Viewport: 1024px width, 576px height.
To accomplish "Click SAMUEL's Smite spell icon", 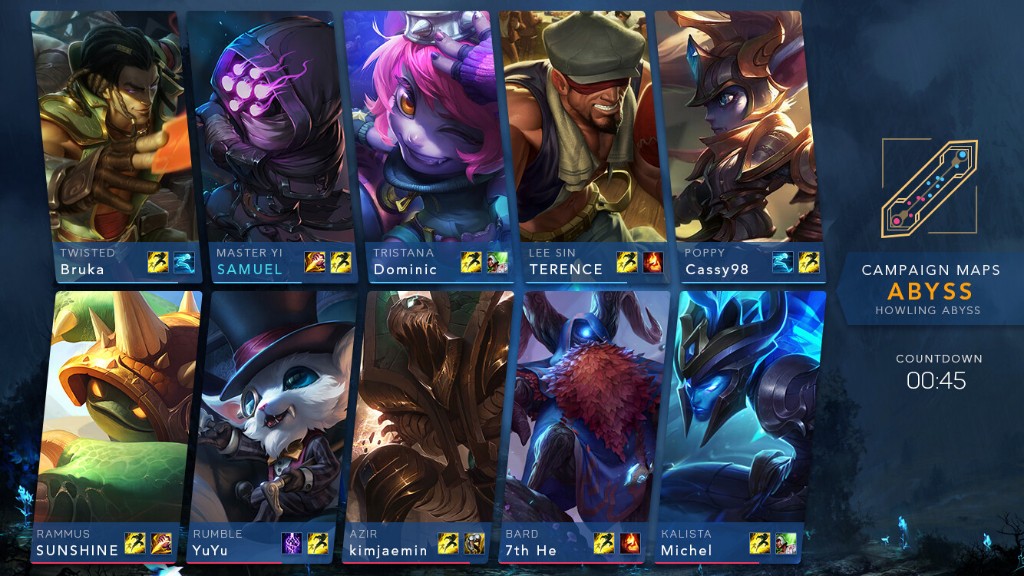I will pyautogui.click(x=315, y=262).
